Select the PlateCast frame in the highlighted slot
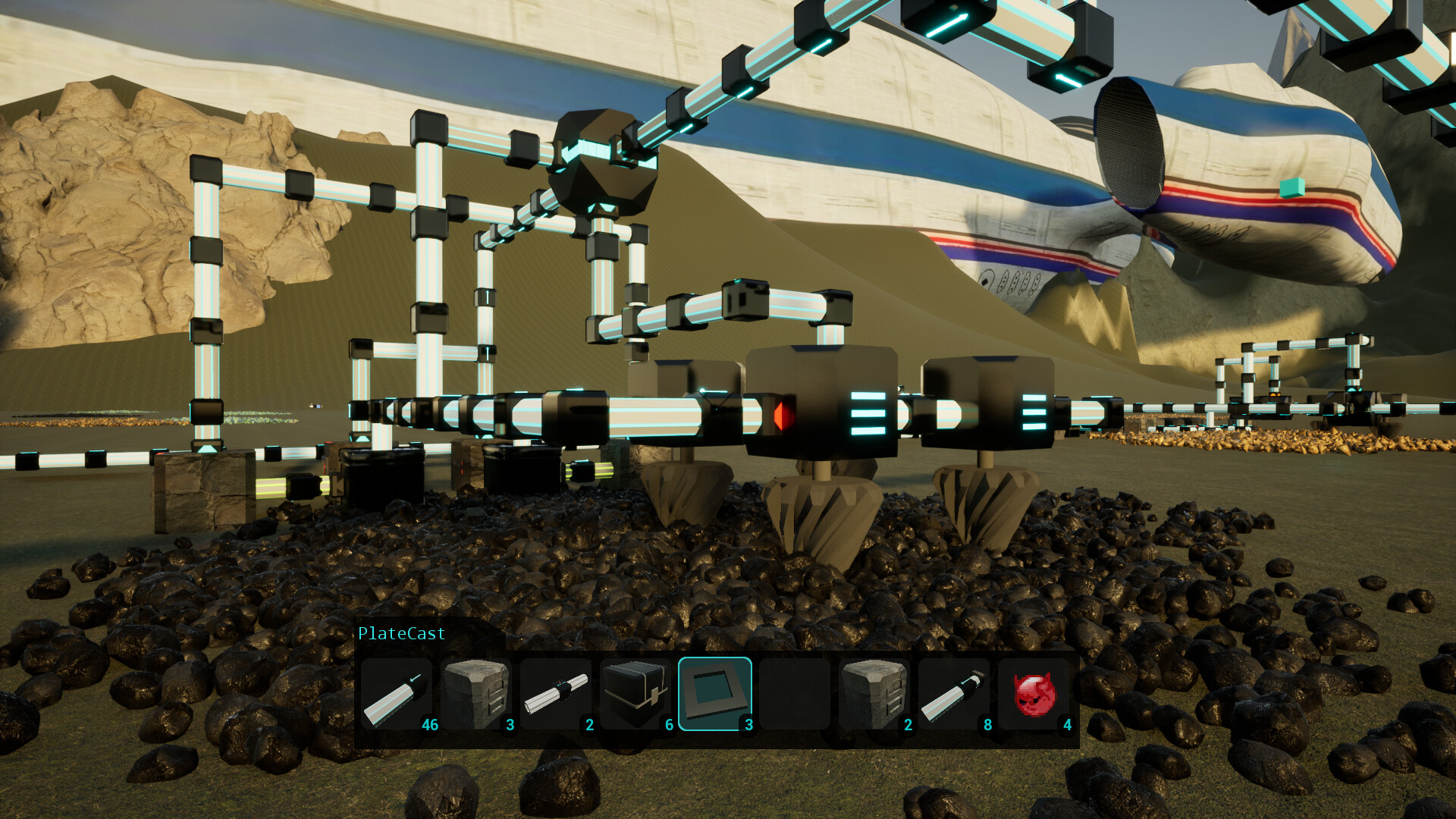This screenshot has width=1456, height=819. pyautogui.click(x=716, y=692)
